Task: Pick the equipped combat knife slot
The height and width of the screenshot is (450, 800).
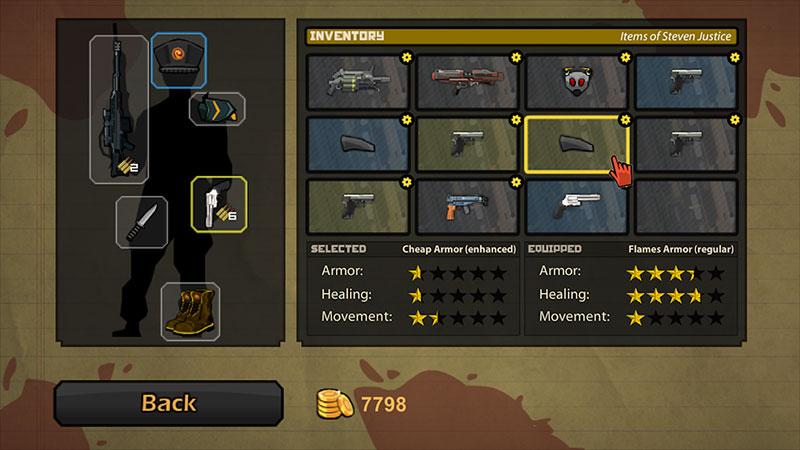Action: click(141, 220)
